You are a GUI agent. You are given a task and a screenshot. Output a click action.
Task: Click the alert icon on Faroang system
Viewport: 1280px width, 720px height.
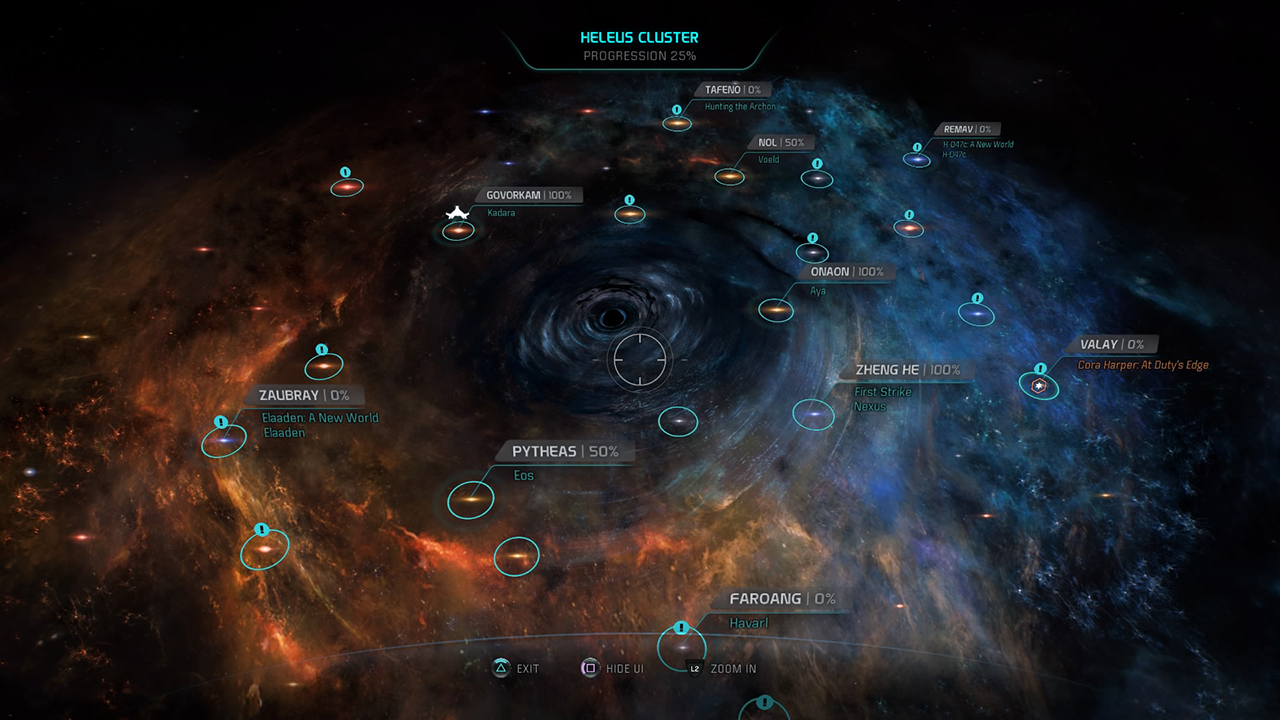[x=681, y=629]
